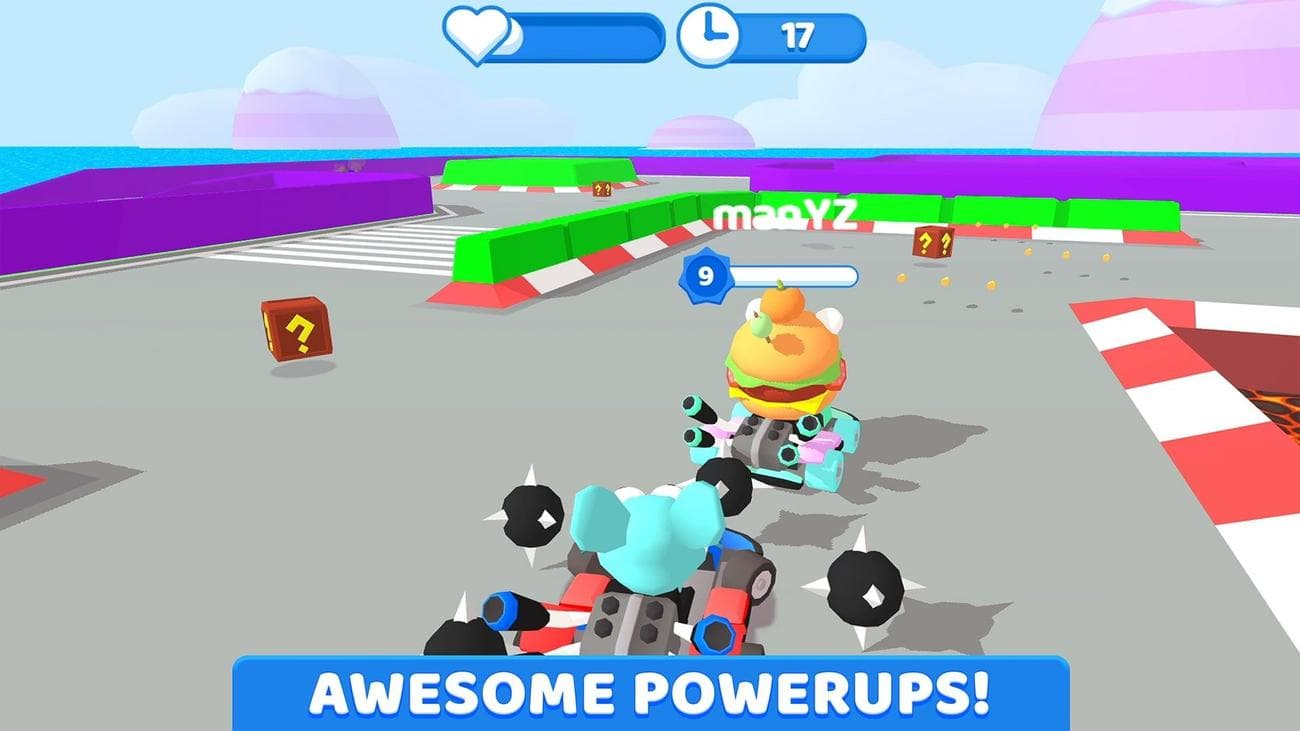Viewport: 1300px width, 731px height.
Task: Click maoYZ's level badge showing 9
Action: point(707,272)
